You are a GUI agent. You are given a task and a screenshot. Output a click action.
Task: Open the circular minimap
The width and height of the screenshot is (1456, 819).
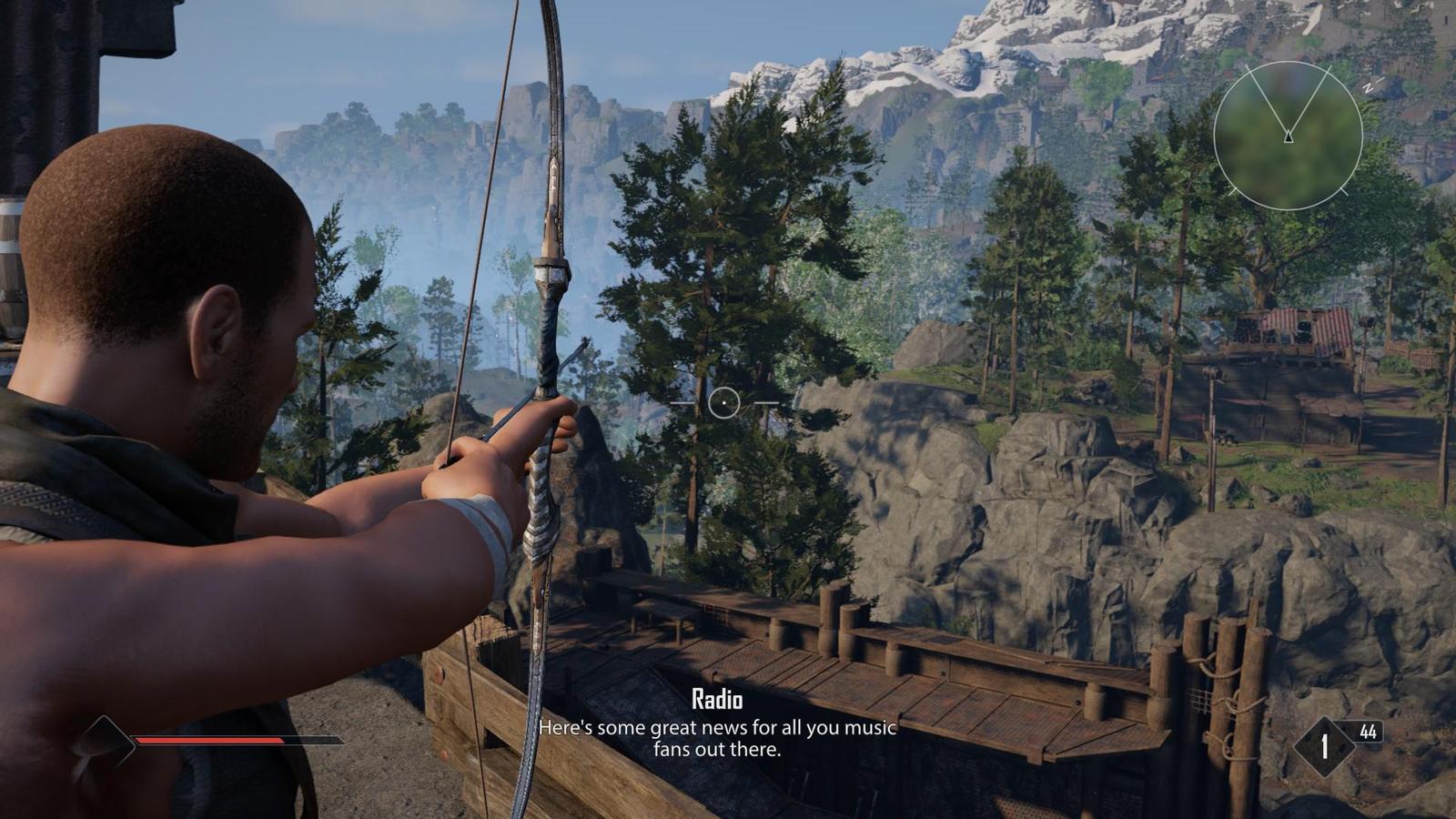[1288, 136]
